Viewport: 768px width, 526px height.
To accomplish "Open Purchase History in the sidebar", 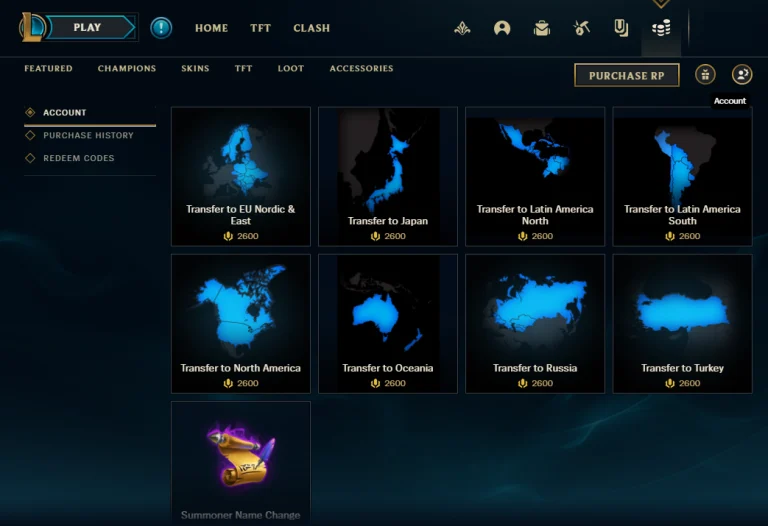I will pyautogui.click(x=88, y=135).
